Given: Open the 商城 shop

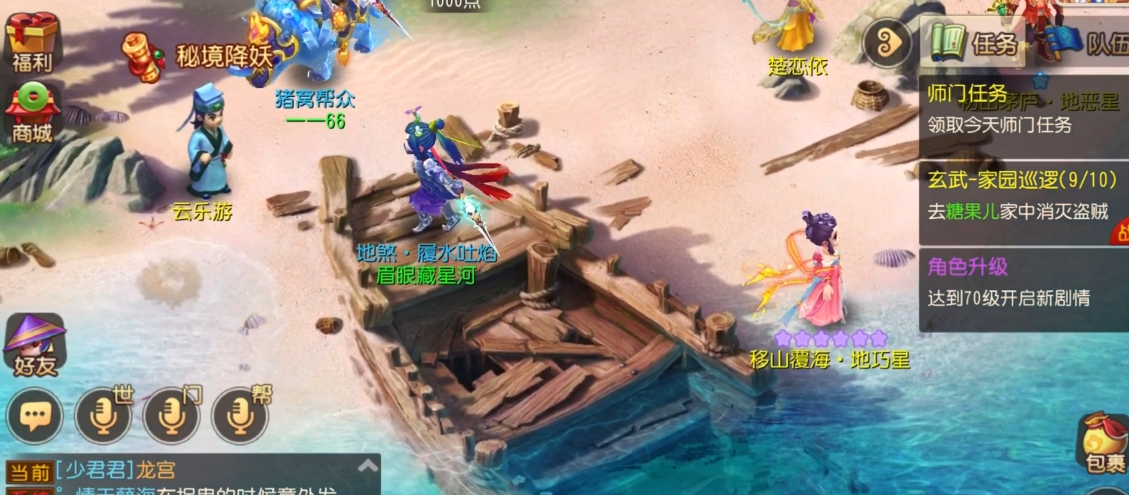Looking at the screenshot, I should coord(30,112).
